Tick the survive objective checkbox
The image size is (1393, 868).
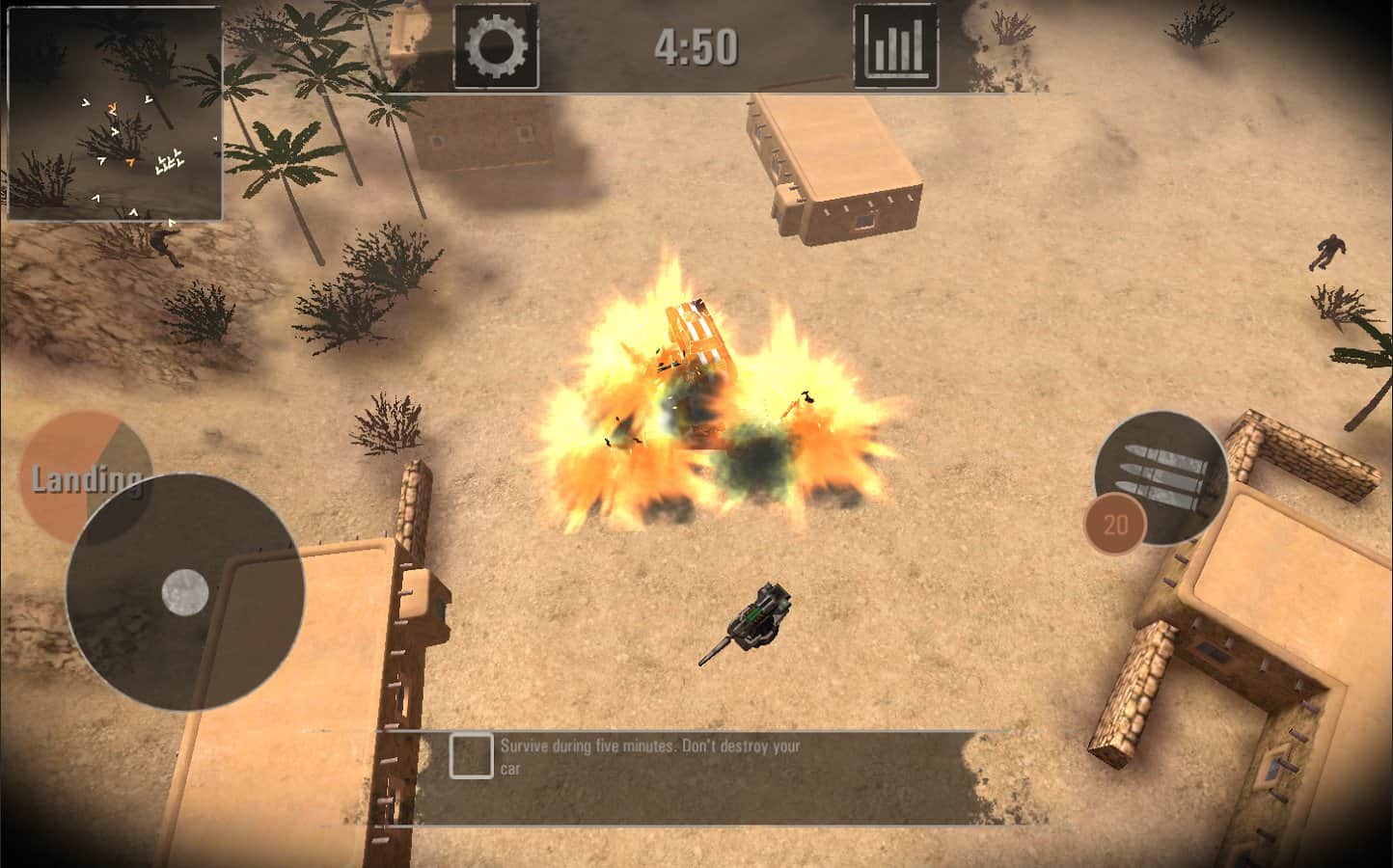pyautogui.click(x=471, y=756)
